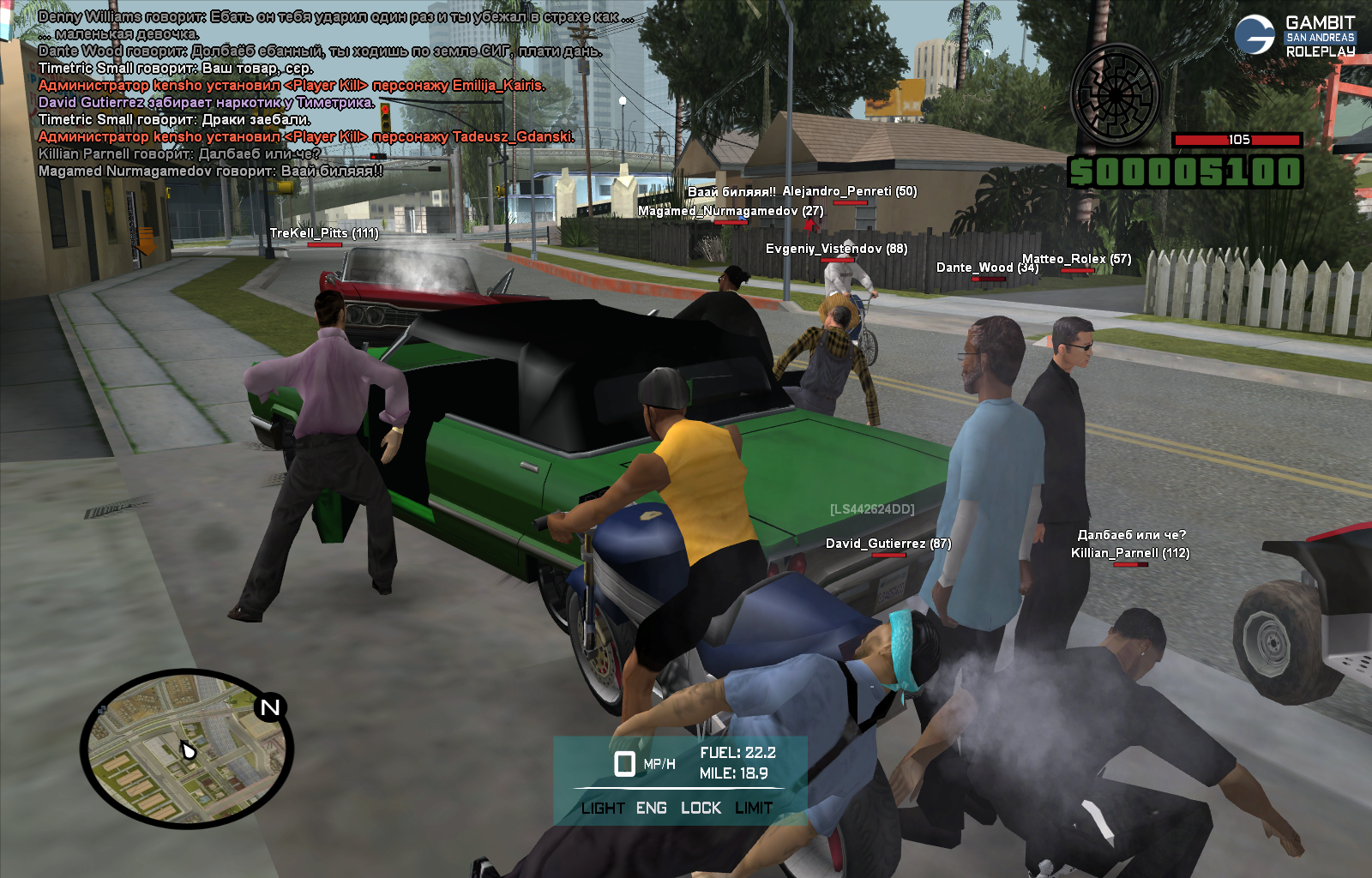Viewport: 1372px width, 878px height.
Task: Toggle the LIMIT speed limiter indicator
Action: [x=754, y=808]
